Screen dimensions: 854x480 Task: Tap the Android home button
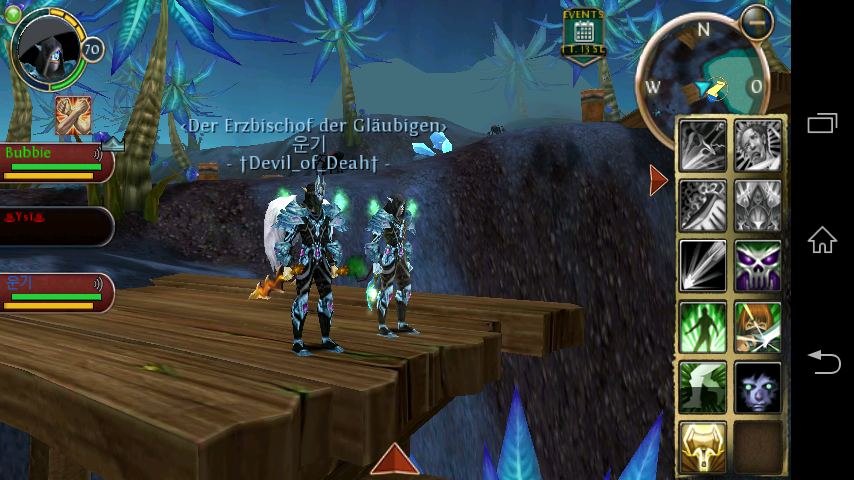tap(822, 240)
